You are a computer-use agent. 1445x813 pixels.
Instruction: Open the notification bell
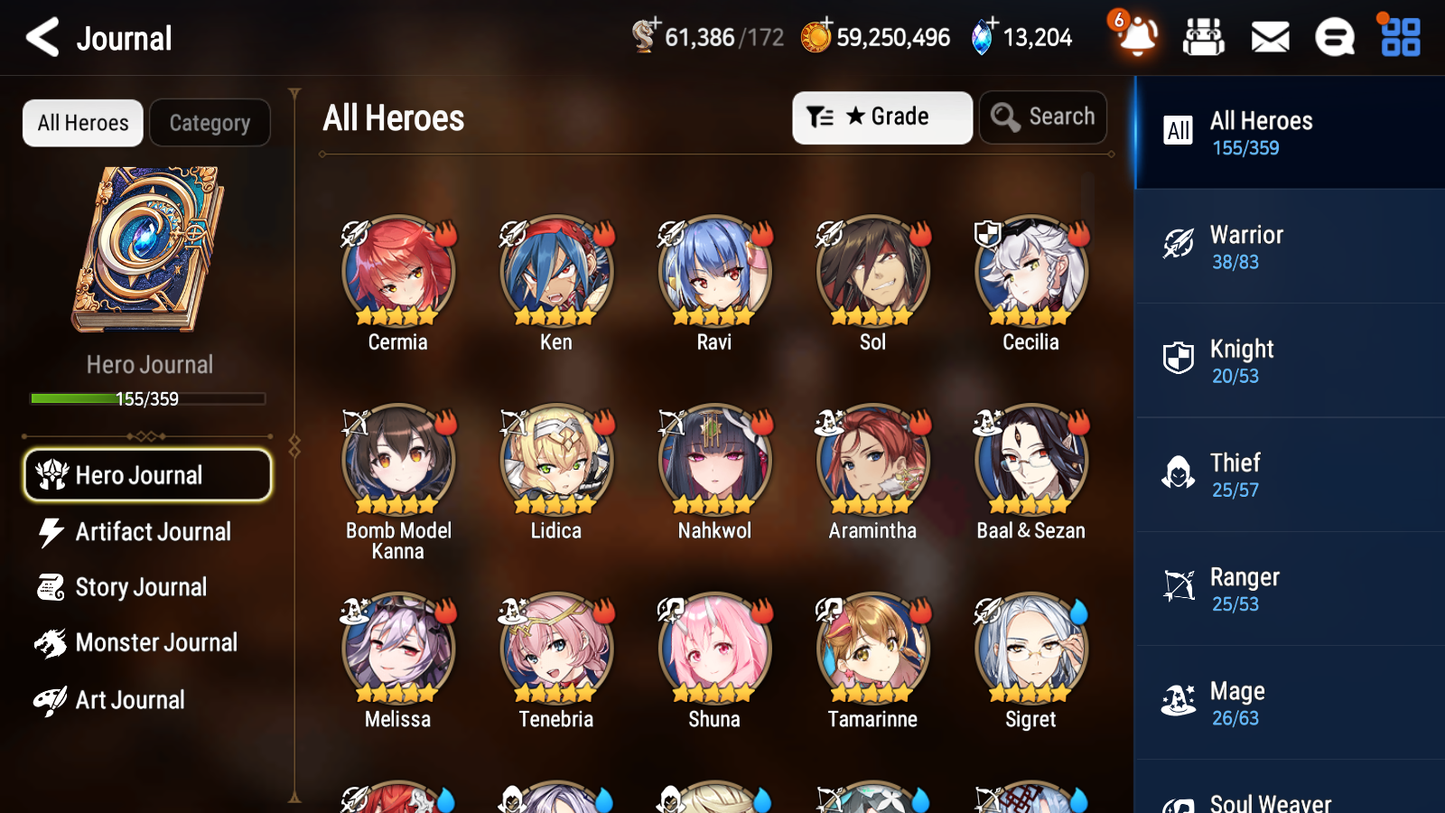tap(1136, 36)
